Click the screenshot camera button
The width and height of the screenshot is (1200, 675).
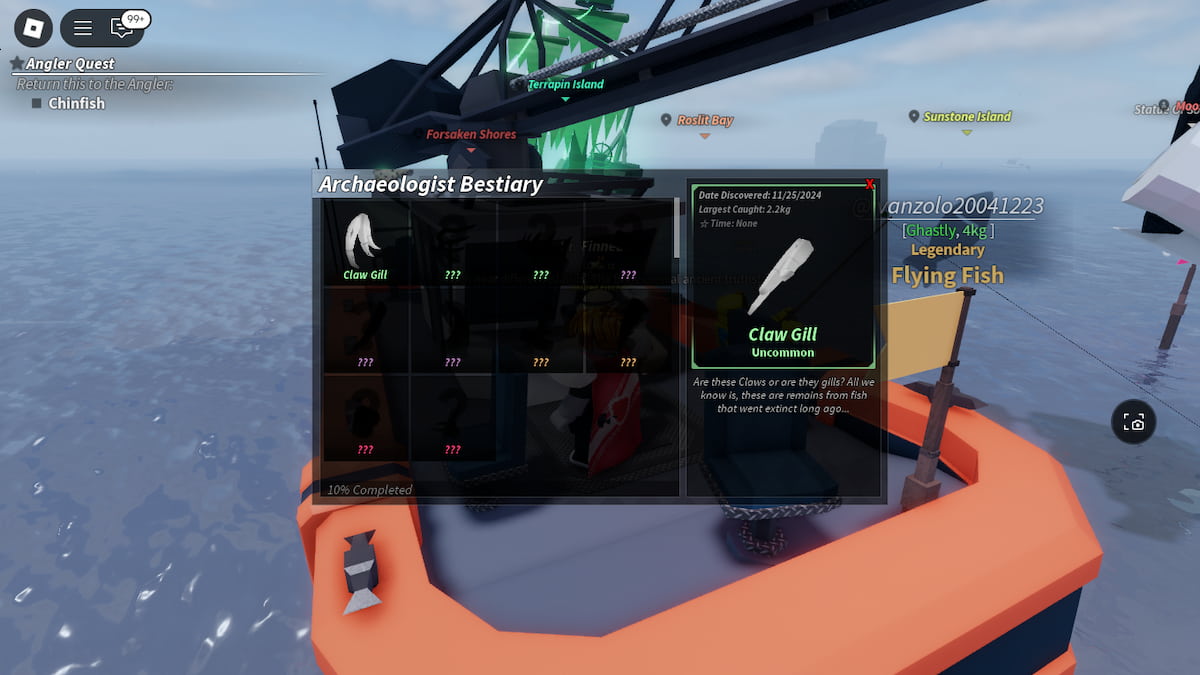pos(1134,422)
